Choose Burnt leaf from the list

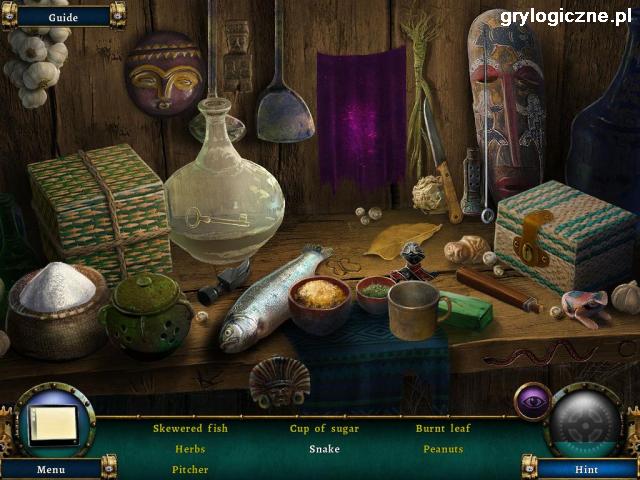point(443,429)
